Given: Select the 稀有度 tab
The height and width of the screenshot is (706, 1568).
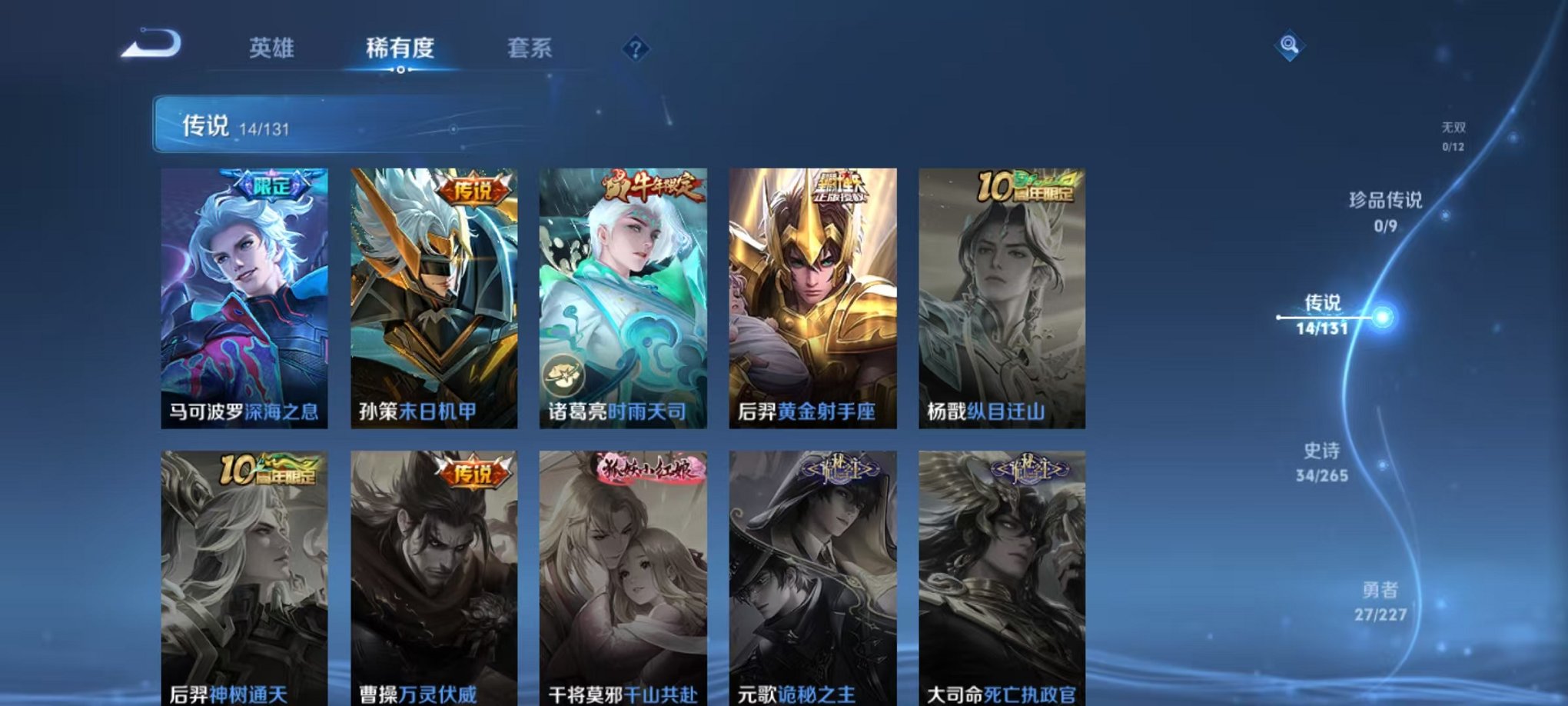Looking at the screenshot, I should [400, 48].
